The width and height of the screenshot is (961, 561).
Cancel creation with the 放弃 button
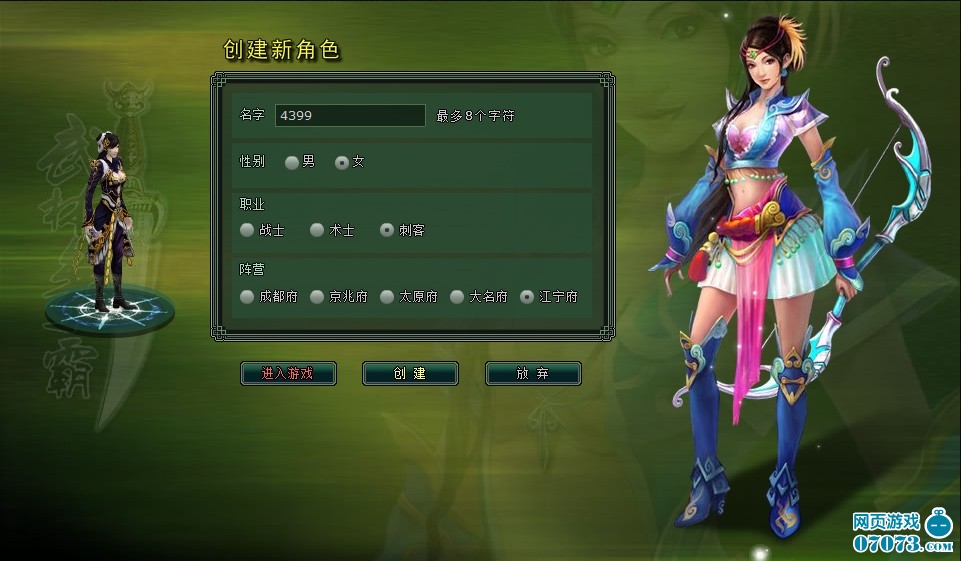pyautogui.click(x=533, y=374)
